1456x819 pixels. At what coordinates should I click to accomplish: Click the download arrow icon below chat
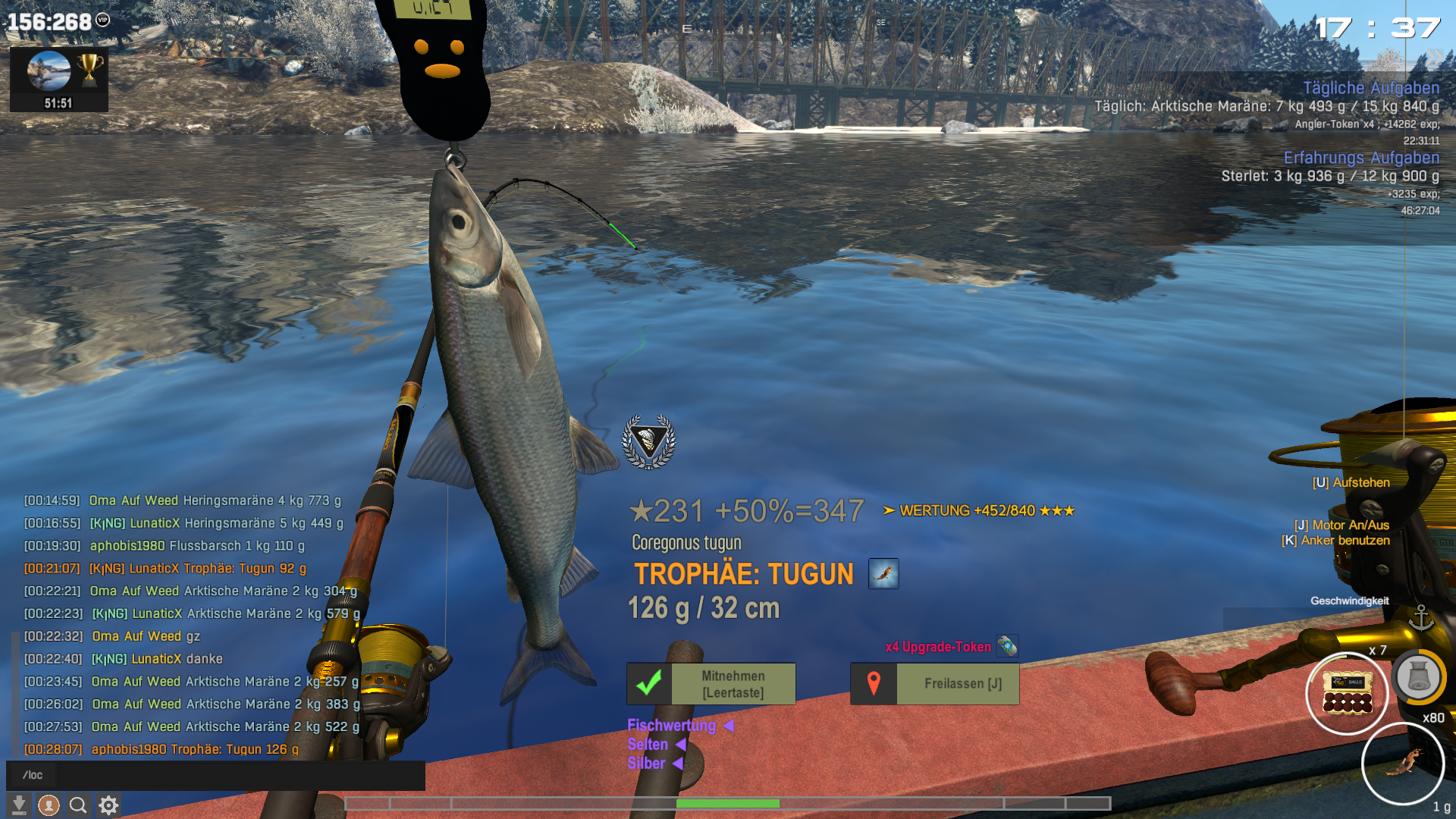pyautogui.click(x=19, y=805)
